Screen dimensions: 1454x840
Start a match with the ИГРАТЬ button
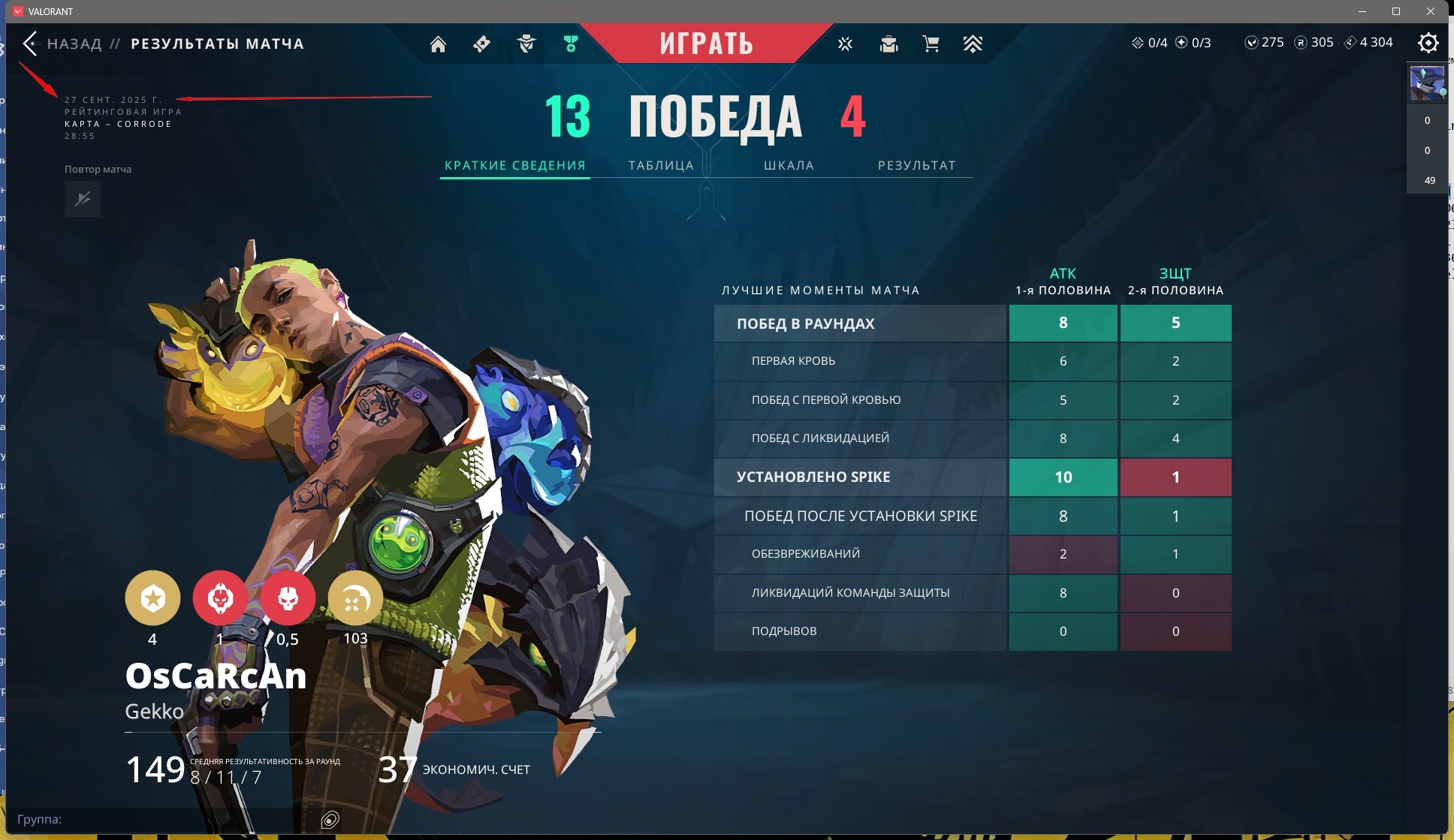pos(706,44)
